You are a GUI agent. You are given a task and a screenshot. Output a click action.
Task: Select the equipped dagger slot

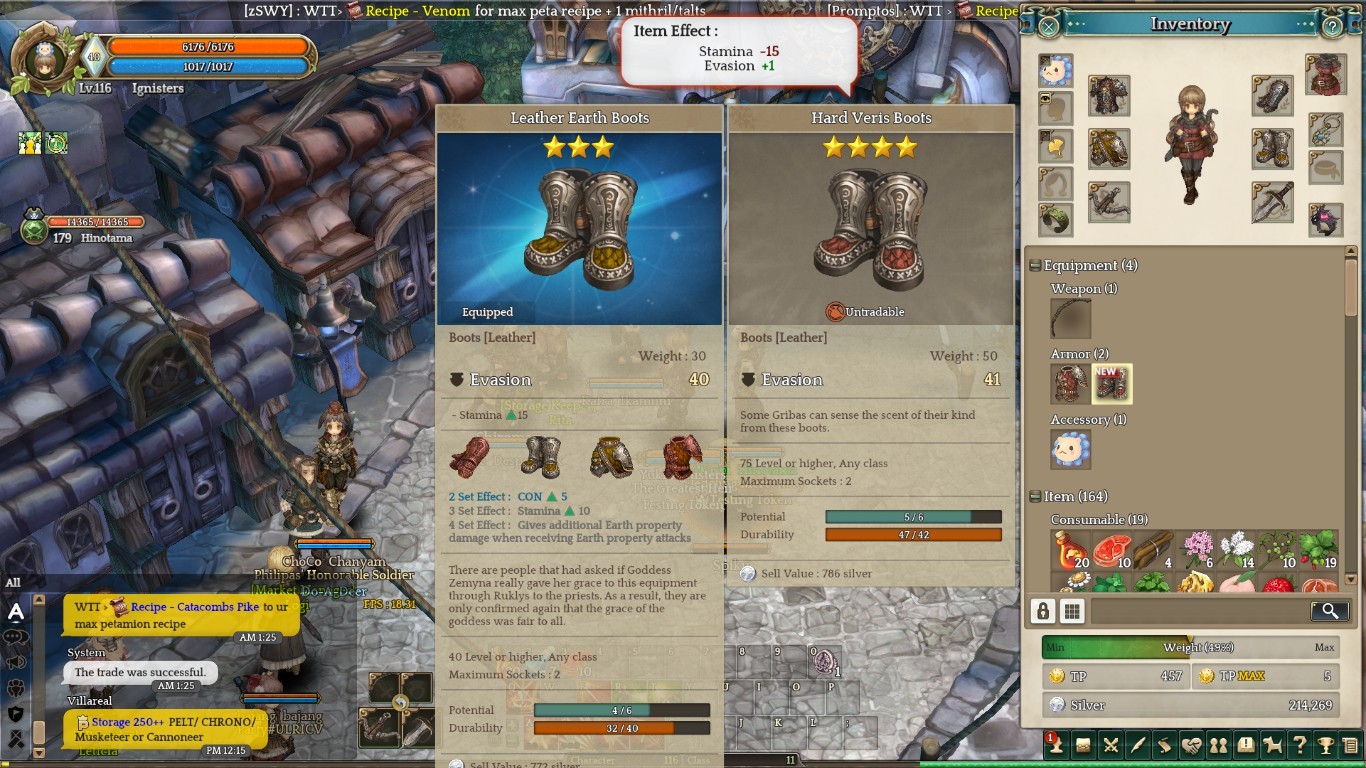pos(1272,202)
